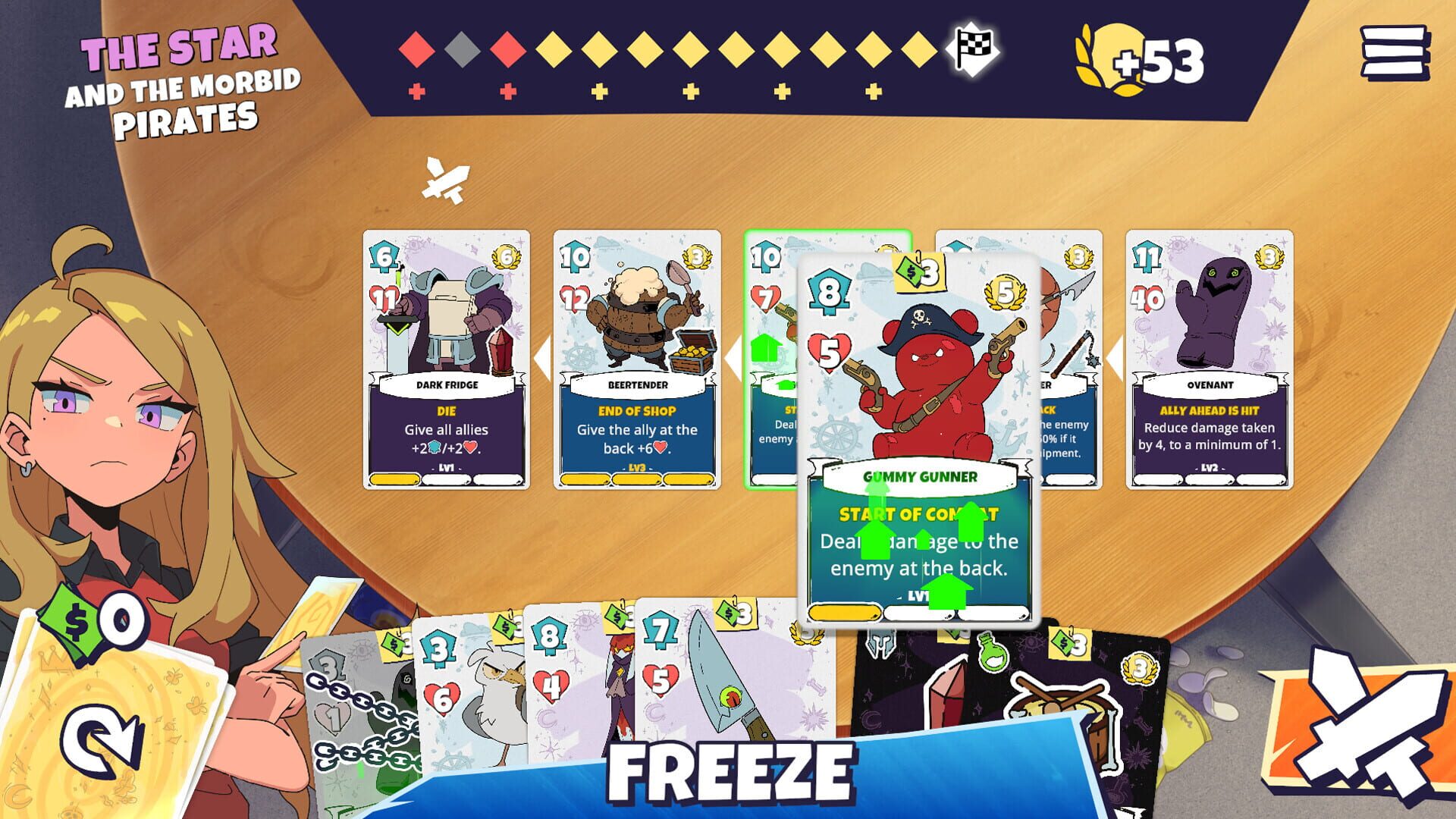Click the checkered flag on the progress track
1456x819 pixels.
coord(973,48)
